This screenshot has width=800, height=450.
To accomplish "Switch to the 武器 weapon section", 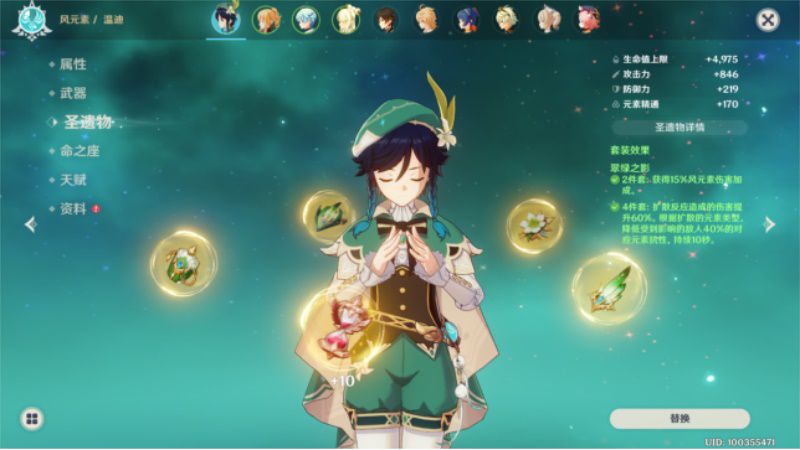I will tap(73, 93).
